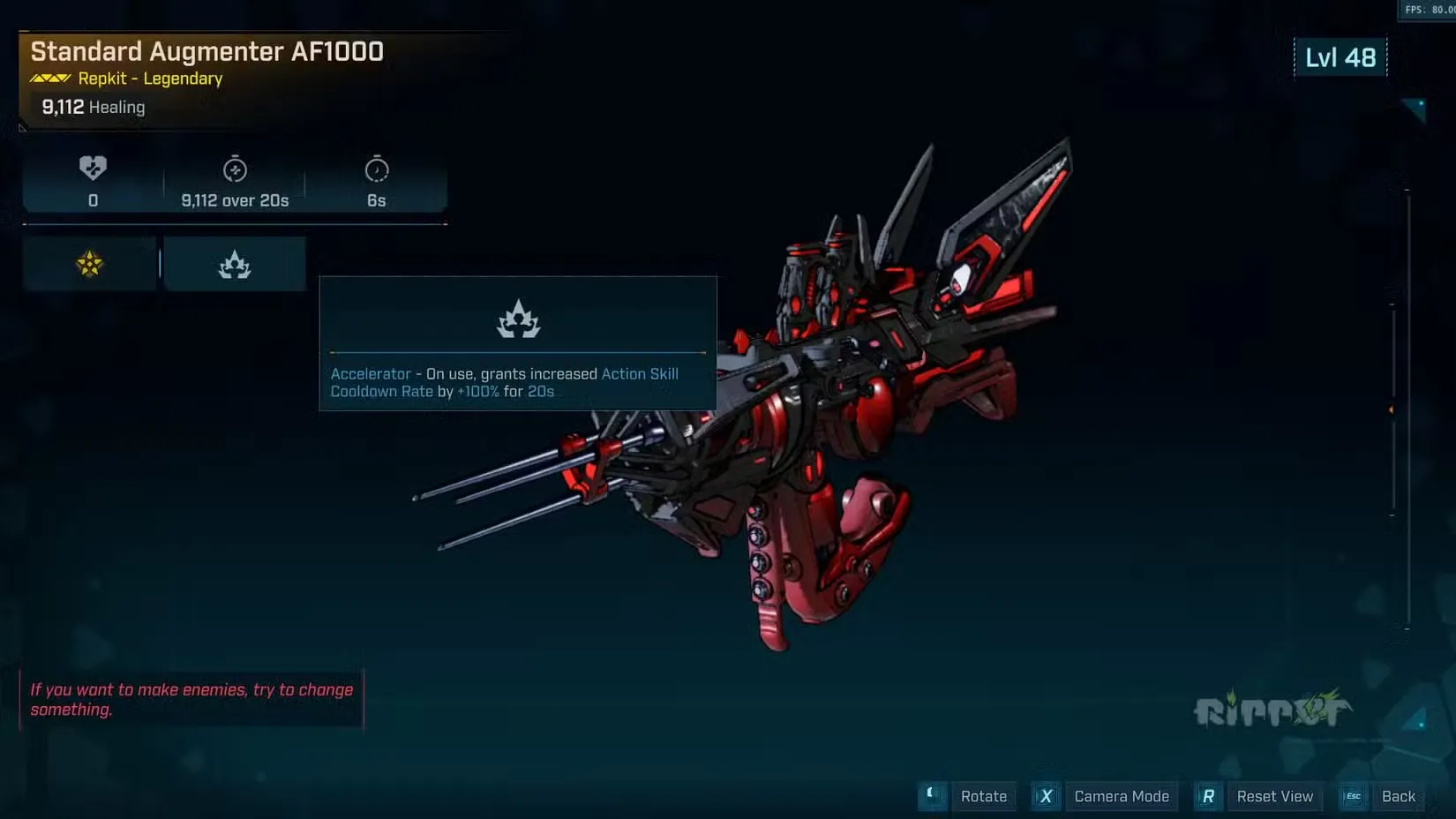Select the 6s cooldown clock icon
1456x819 pixels.
pos(377,169)
